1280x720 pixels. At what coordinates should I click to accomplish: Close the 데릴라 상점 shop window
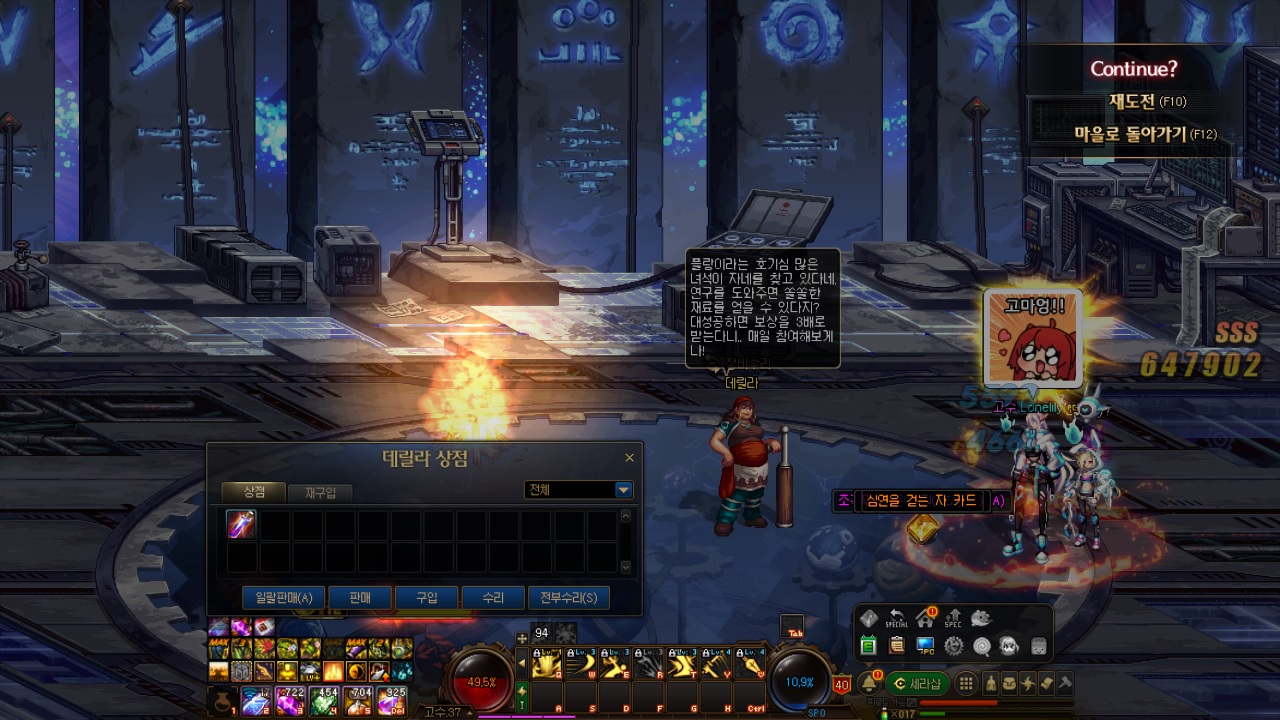[x=629, y=458]
